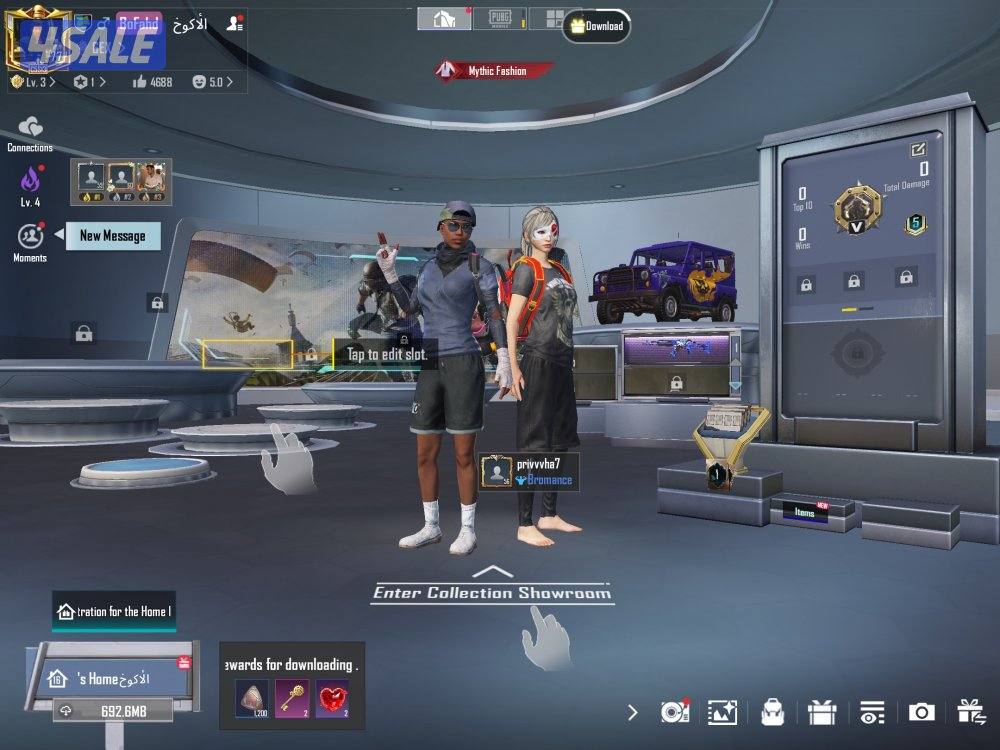The width and height of the screenshot is (1000, 750).
Task: Open the gift box icon
Action: point(821,712)
